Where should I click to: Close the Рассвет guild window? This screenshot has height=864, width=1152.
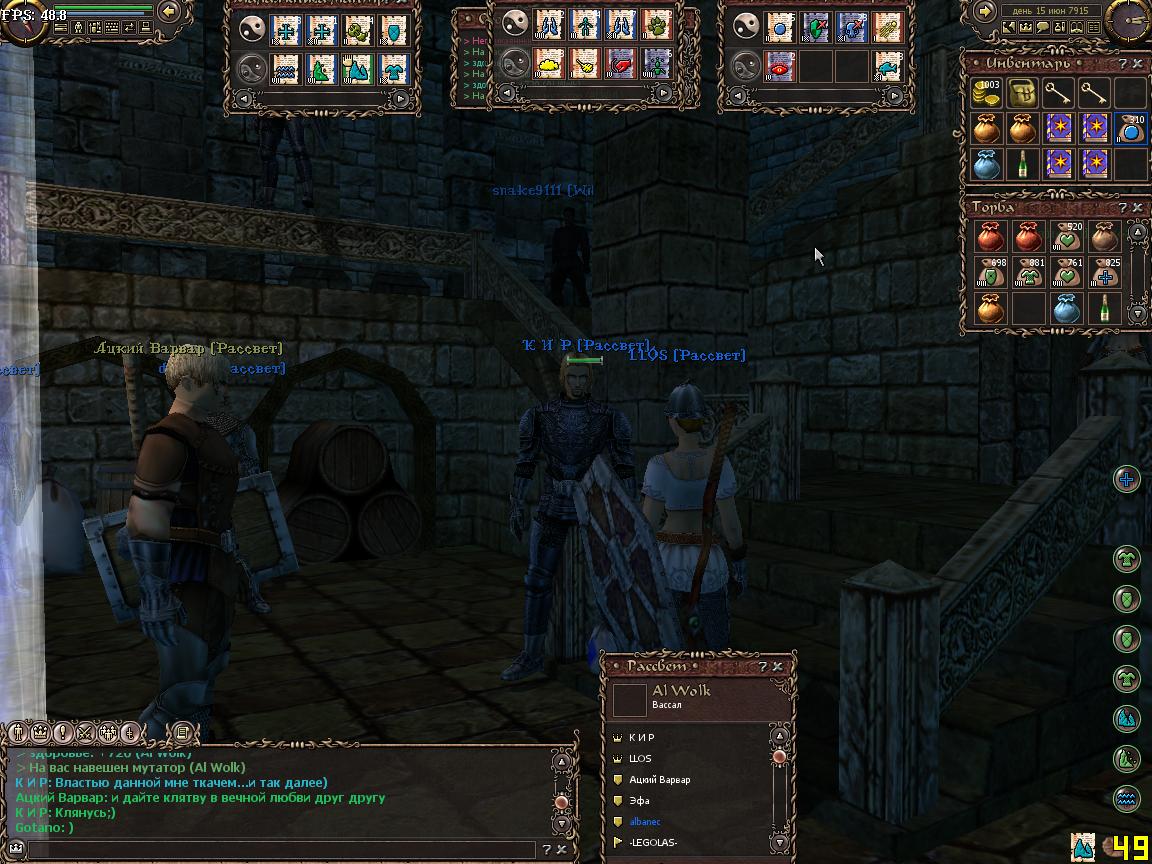coord(778,667)
